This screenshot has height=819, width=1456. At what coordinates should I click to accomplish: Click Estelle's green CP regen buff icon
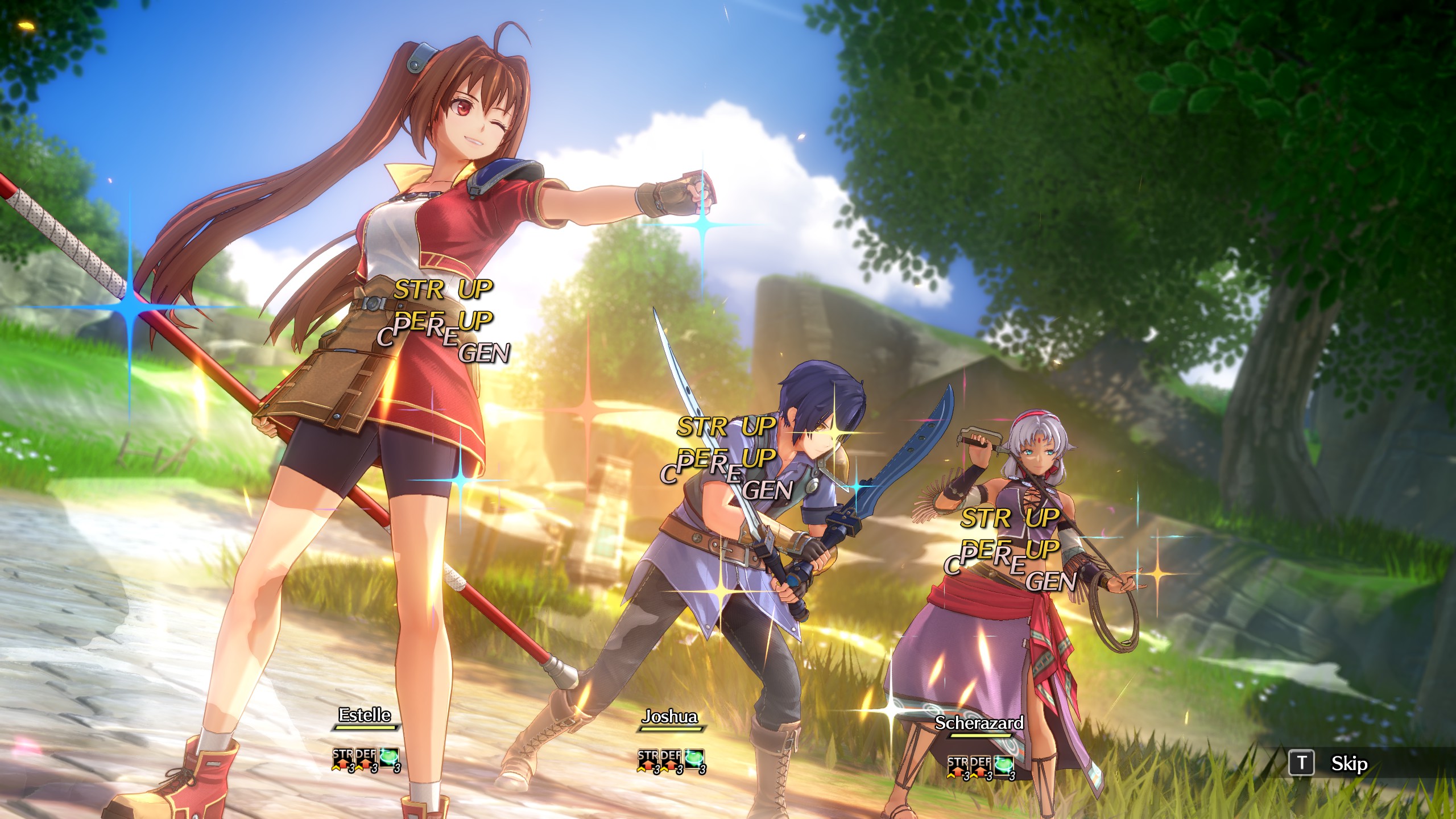pos(389,759)
